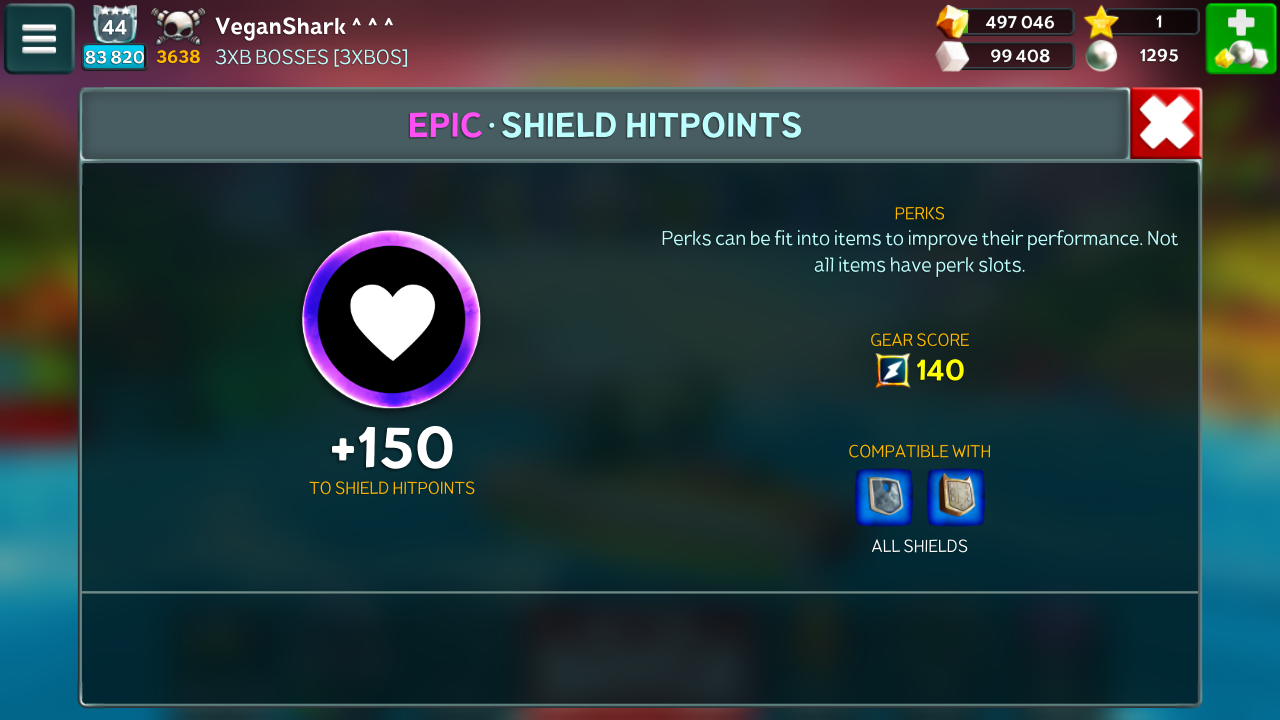Tap the gold currency counter

pyautogui.click(x=1004, y=22)
